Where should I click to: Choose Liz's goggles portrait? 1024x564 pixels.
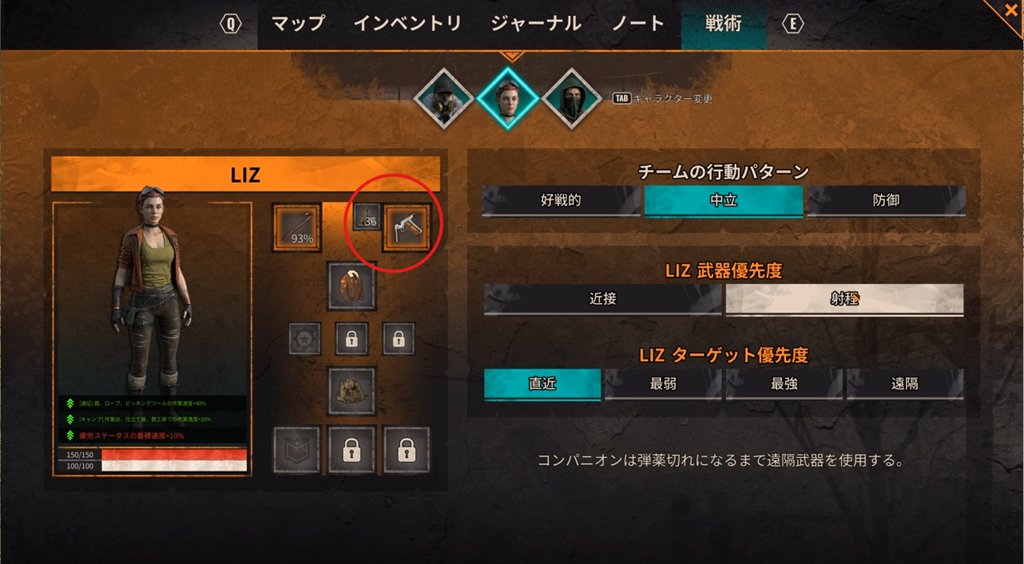508,98
